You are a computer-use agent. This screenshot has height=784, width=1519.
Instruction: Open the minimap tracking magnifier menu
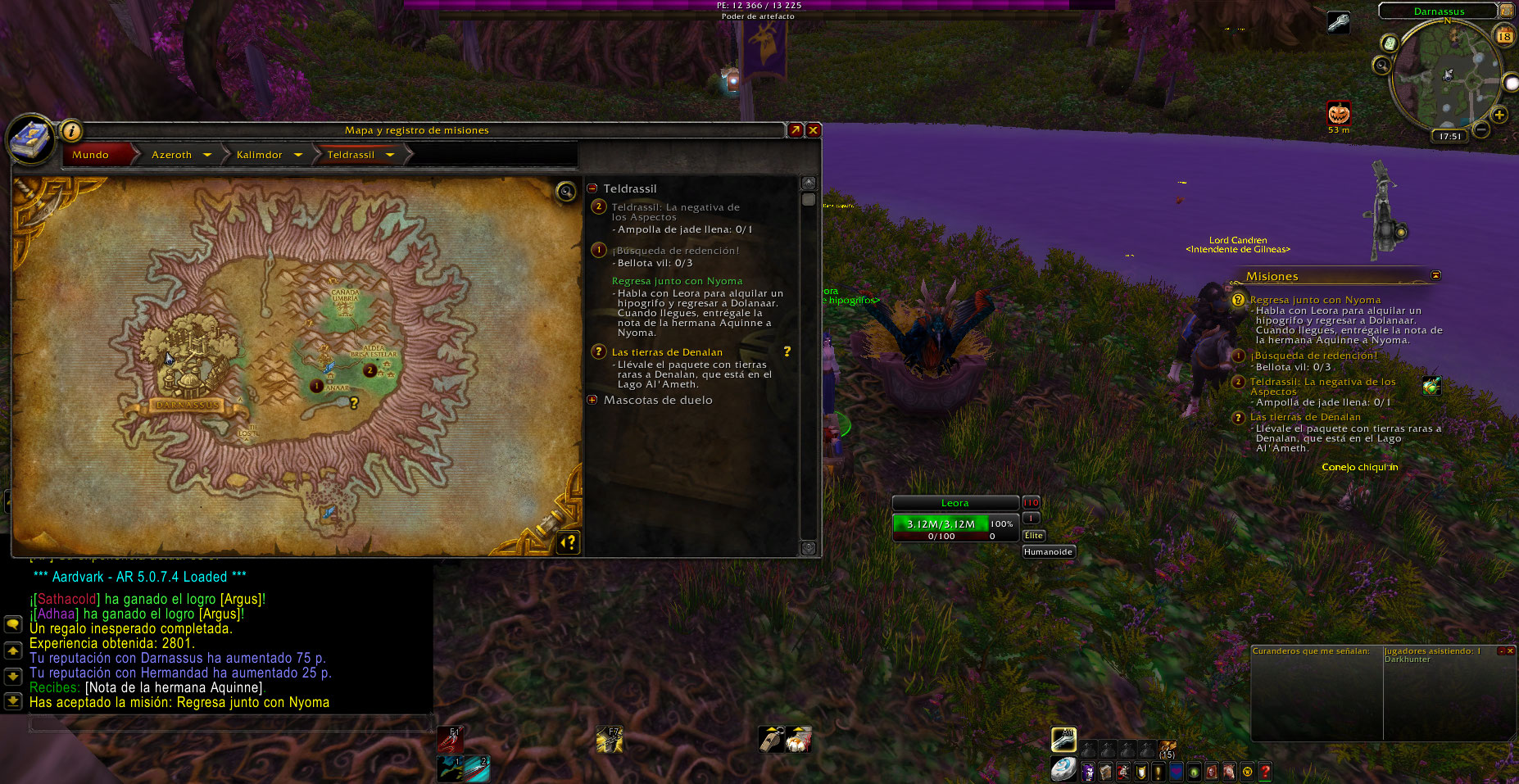tap(1382, 65)
